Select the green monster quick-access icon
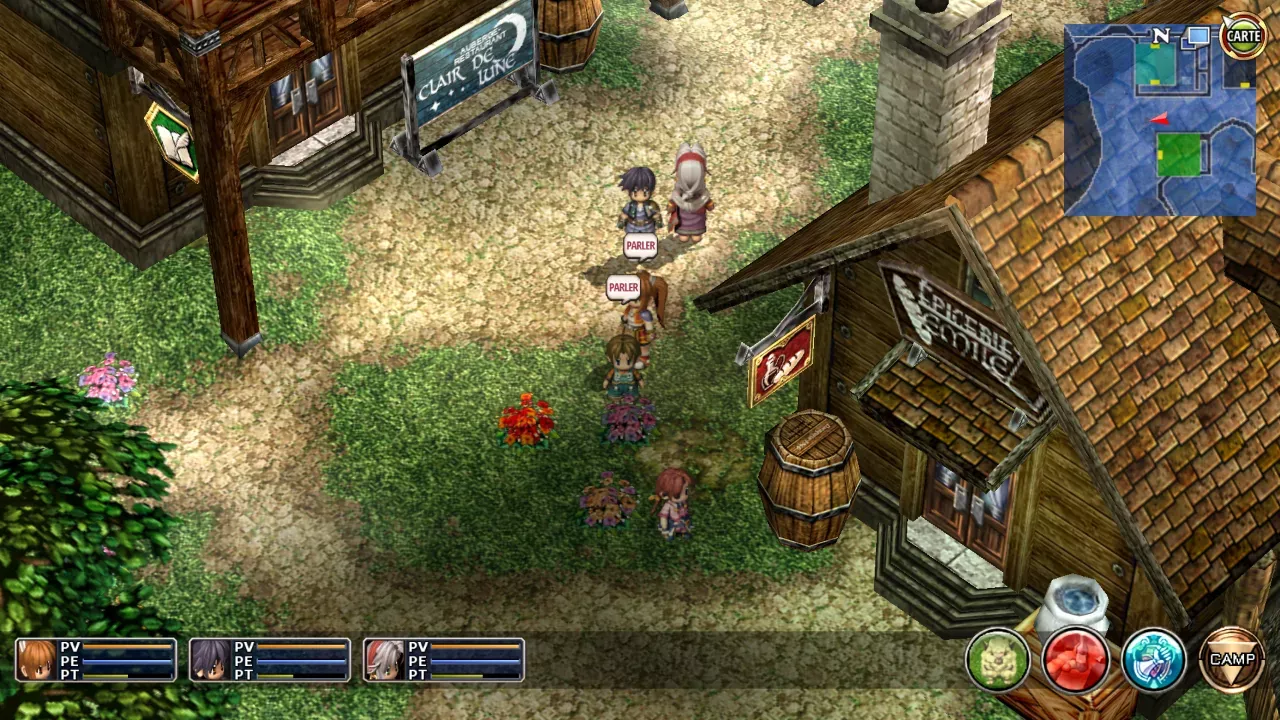Viewport: 1280px width, 720px height. (997, 658)
